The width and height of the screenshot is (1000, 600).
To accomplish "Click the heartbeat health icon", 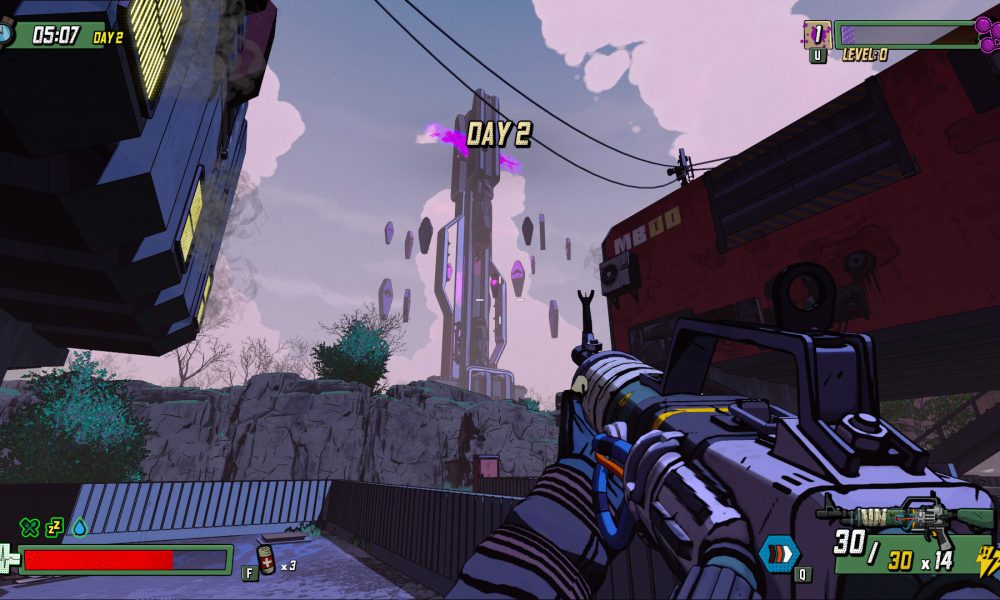I will 8,558.
